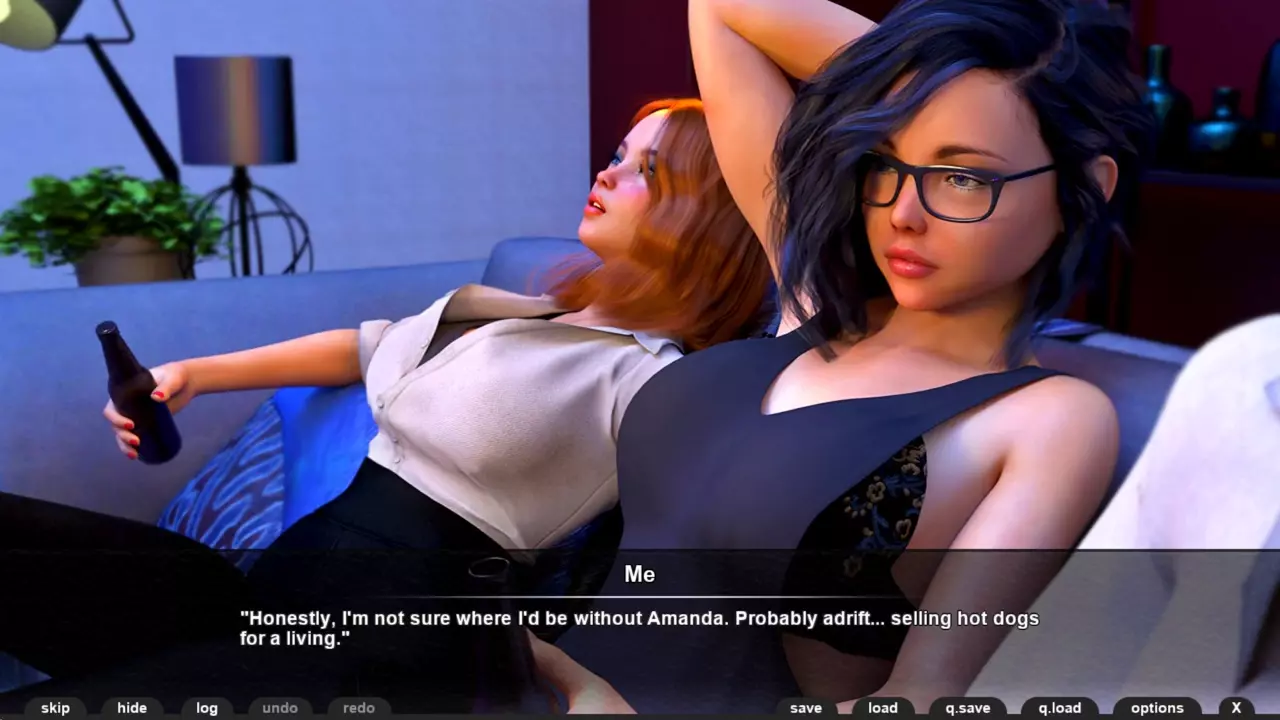Hide the dialogue interface
1280x720 pixels.
[x=132, y=708]
